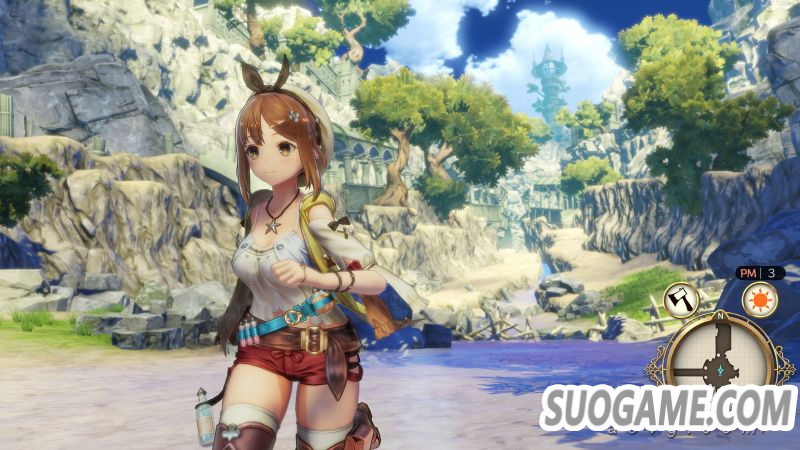Select the axe gathering tool icon
This screenshot has height=450, width=800.
point(681,299)
